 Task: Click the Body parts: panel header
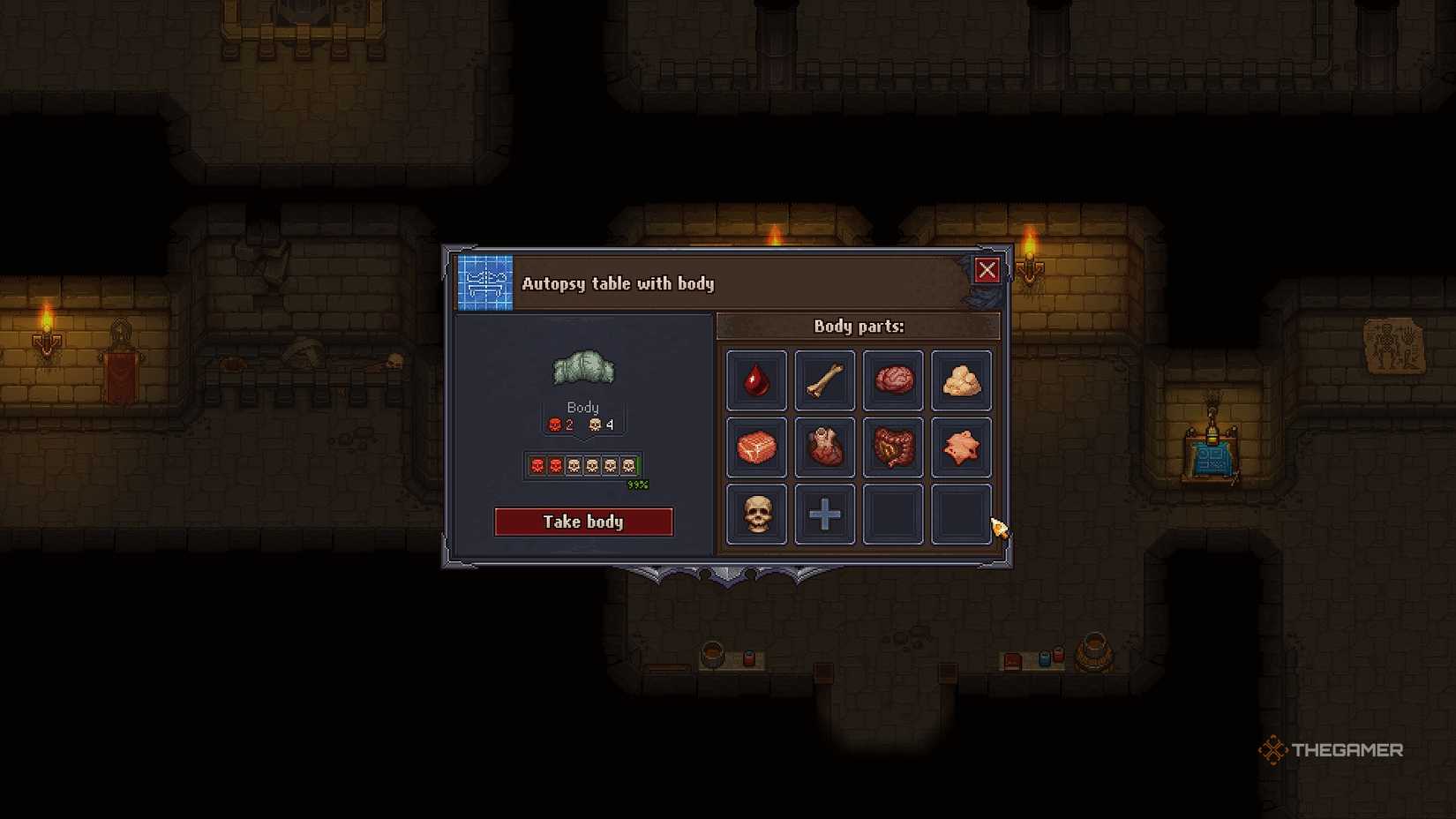coord(859,327)
